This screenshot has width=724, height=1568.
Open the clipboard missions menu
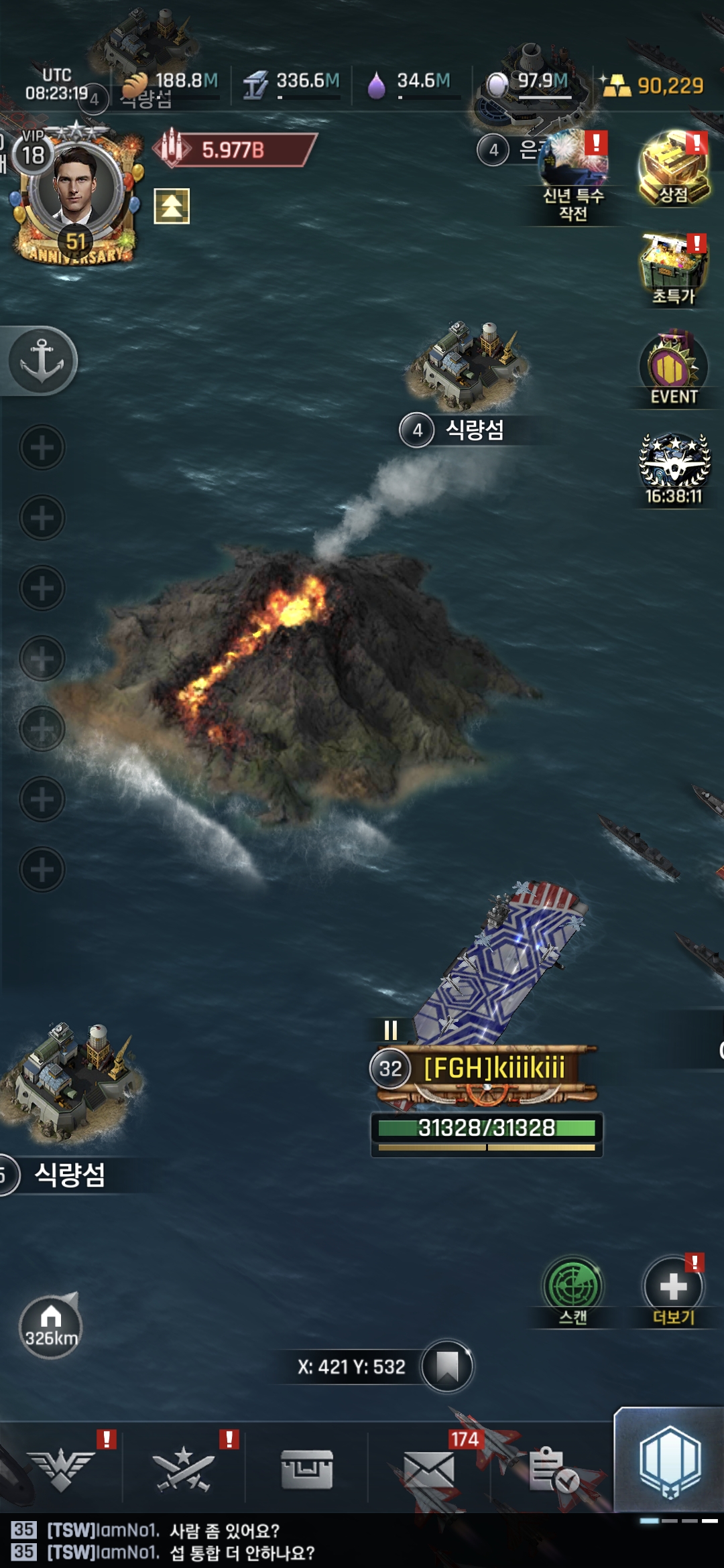(x=552, y=1469)
